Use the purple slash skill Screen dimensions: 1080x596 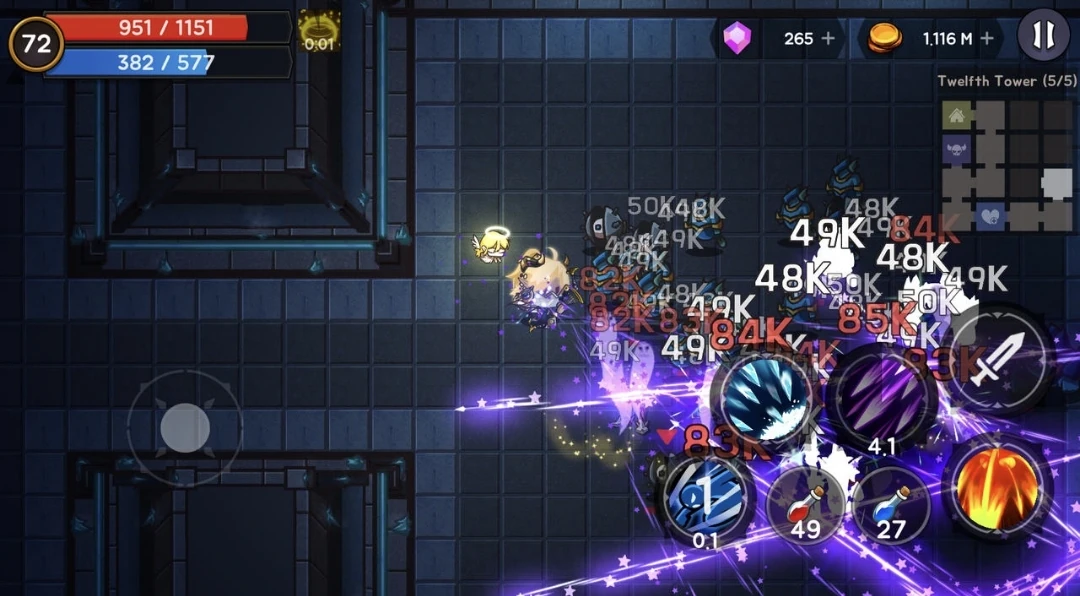[x=882, y=398]
